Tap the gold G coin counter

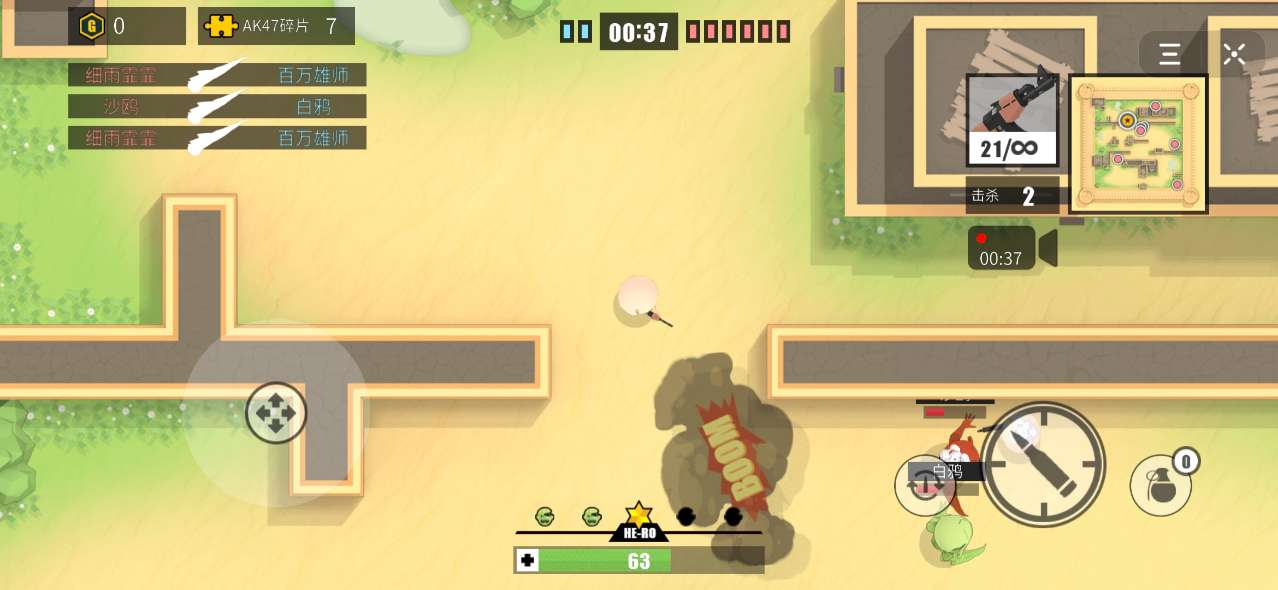tap(126, 27)
